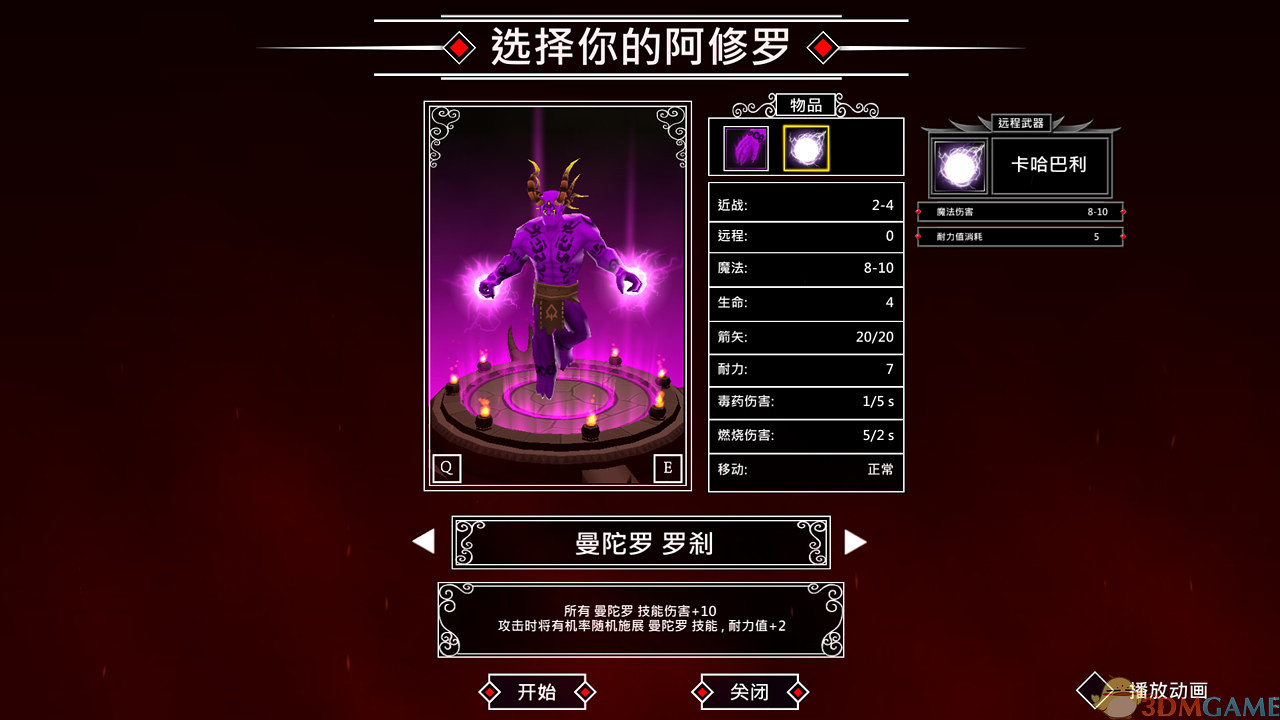1280x720 pixels.
Task: Click the 魔法伤害 8-10 stat bar
Action: click(1019, 212)
